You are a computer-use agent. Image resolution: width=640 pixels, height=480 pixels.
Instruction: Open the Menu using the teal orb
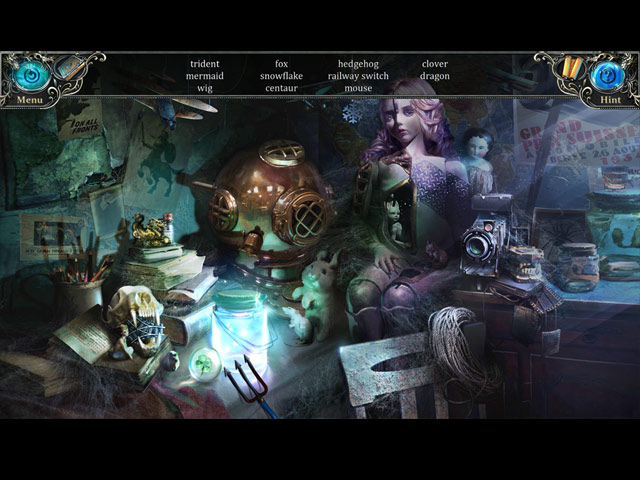click(30, 74)
